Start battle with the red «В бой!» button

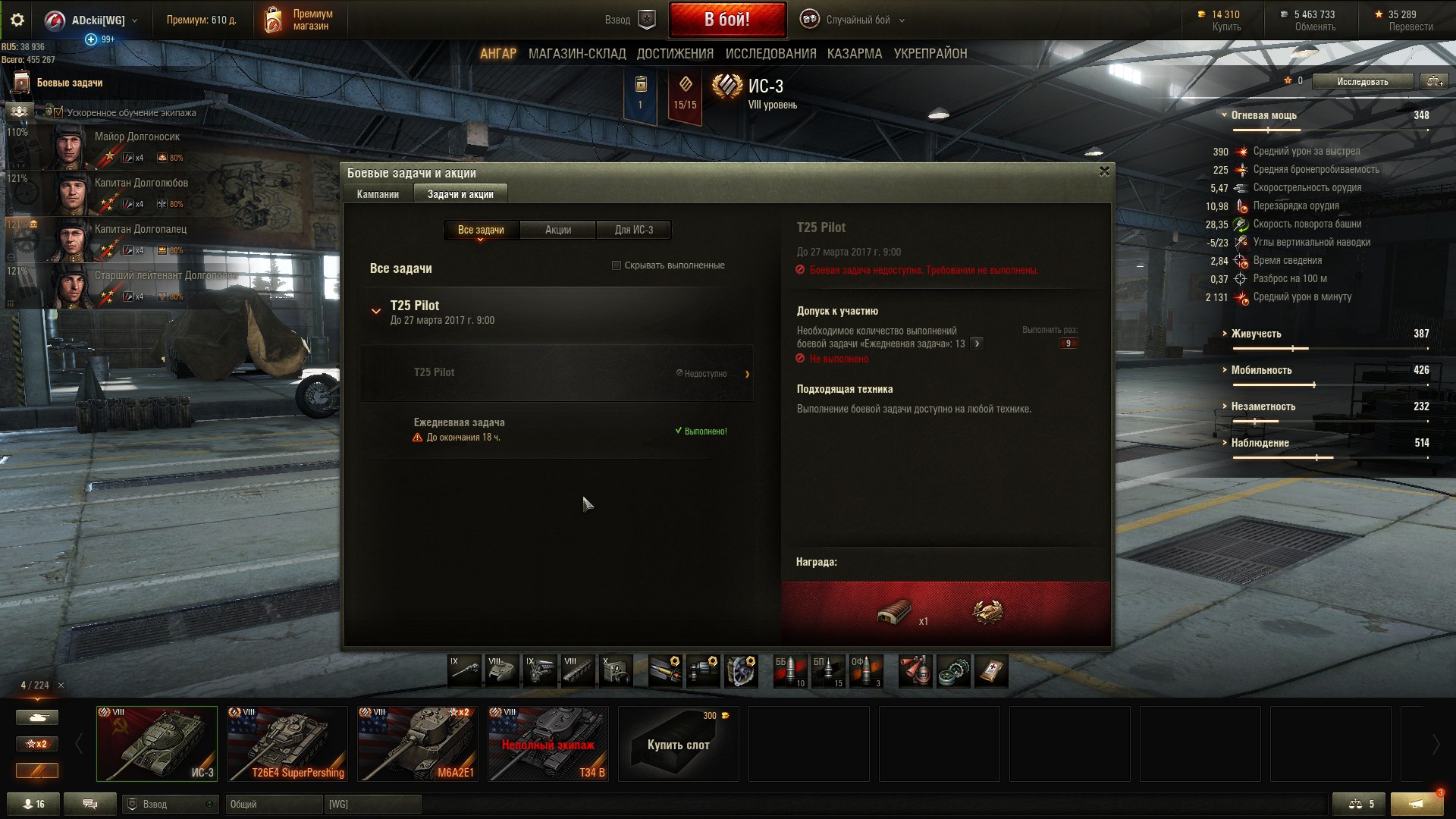click(726, 20)
